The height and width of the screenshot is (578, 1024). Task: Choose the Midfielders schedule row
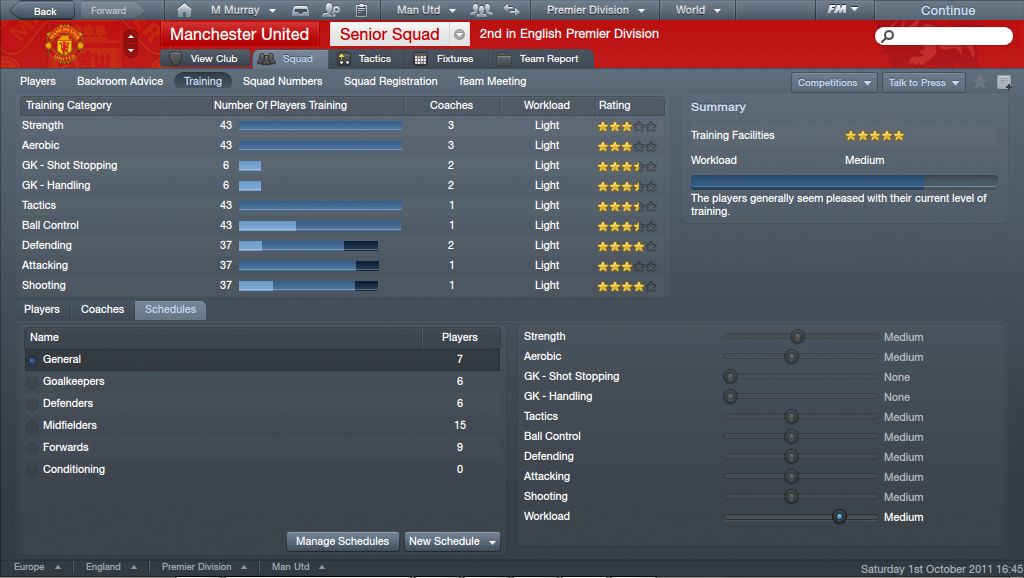pos(70,425)
